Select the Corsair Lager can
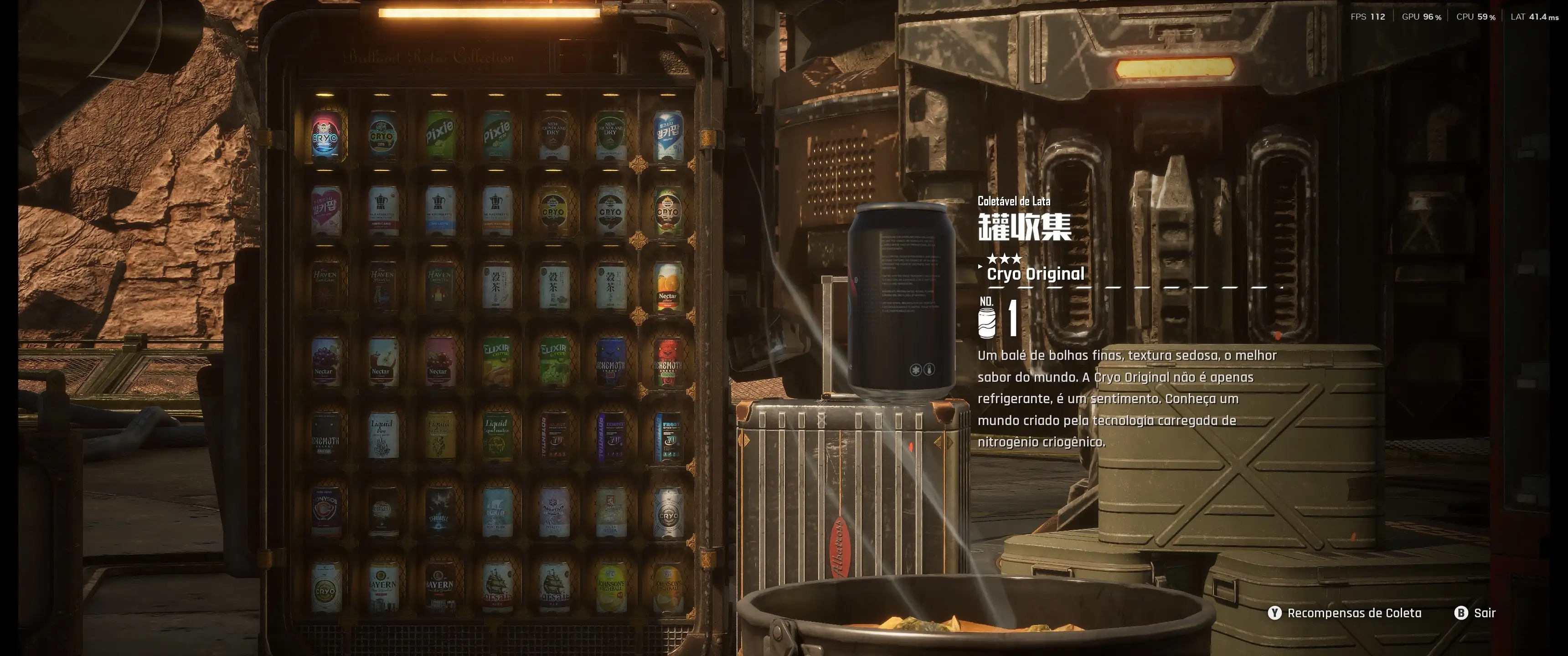This screenshot has height=656, width=1568. 496,587
